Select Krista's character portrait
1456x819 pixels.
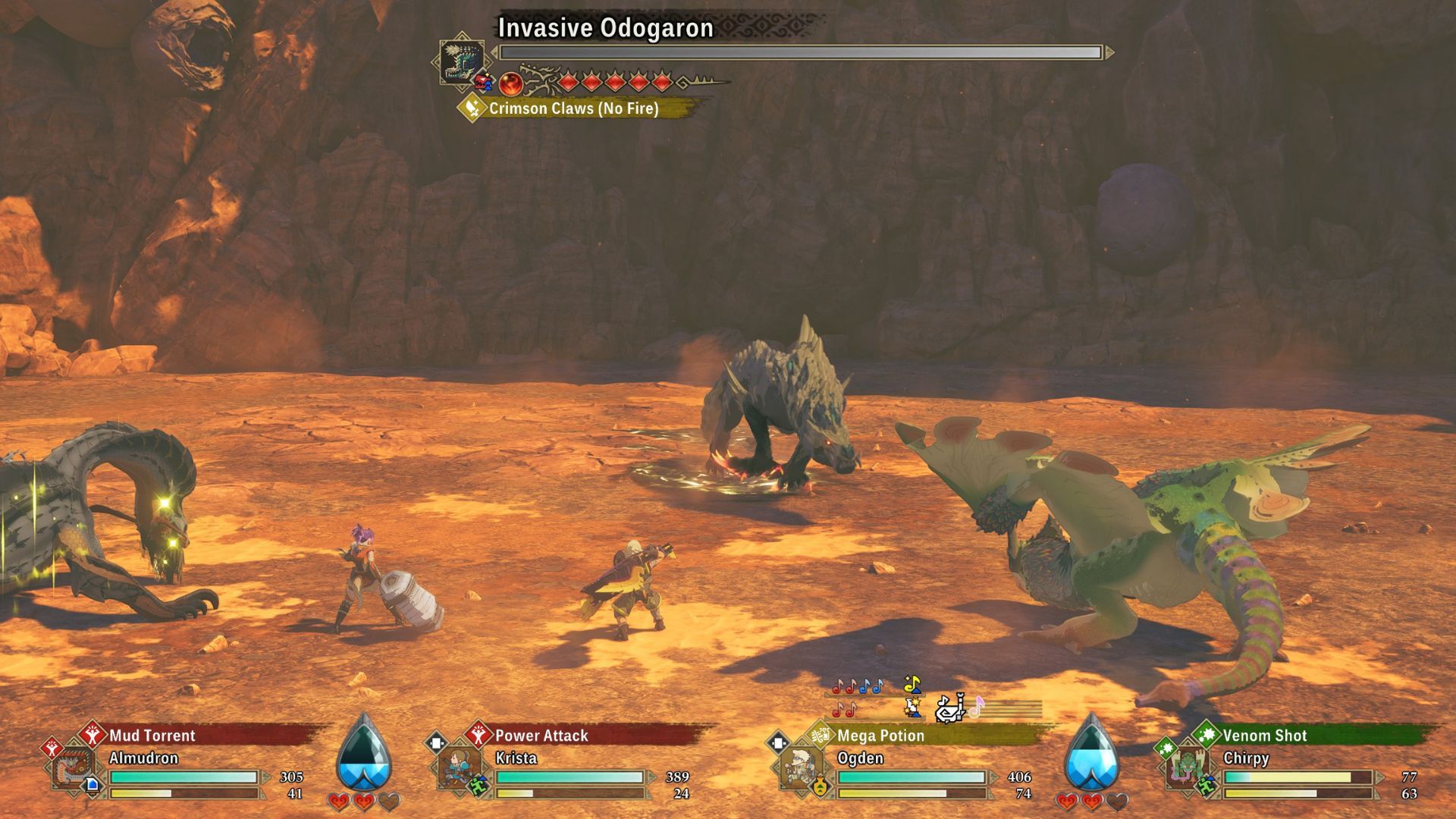tap(460, 769)
